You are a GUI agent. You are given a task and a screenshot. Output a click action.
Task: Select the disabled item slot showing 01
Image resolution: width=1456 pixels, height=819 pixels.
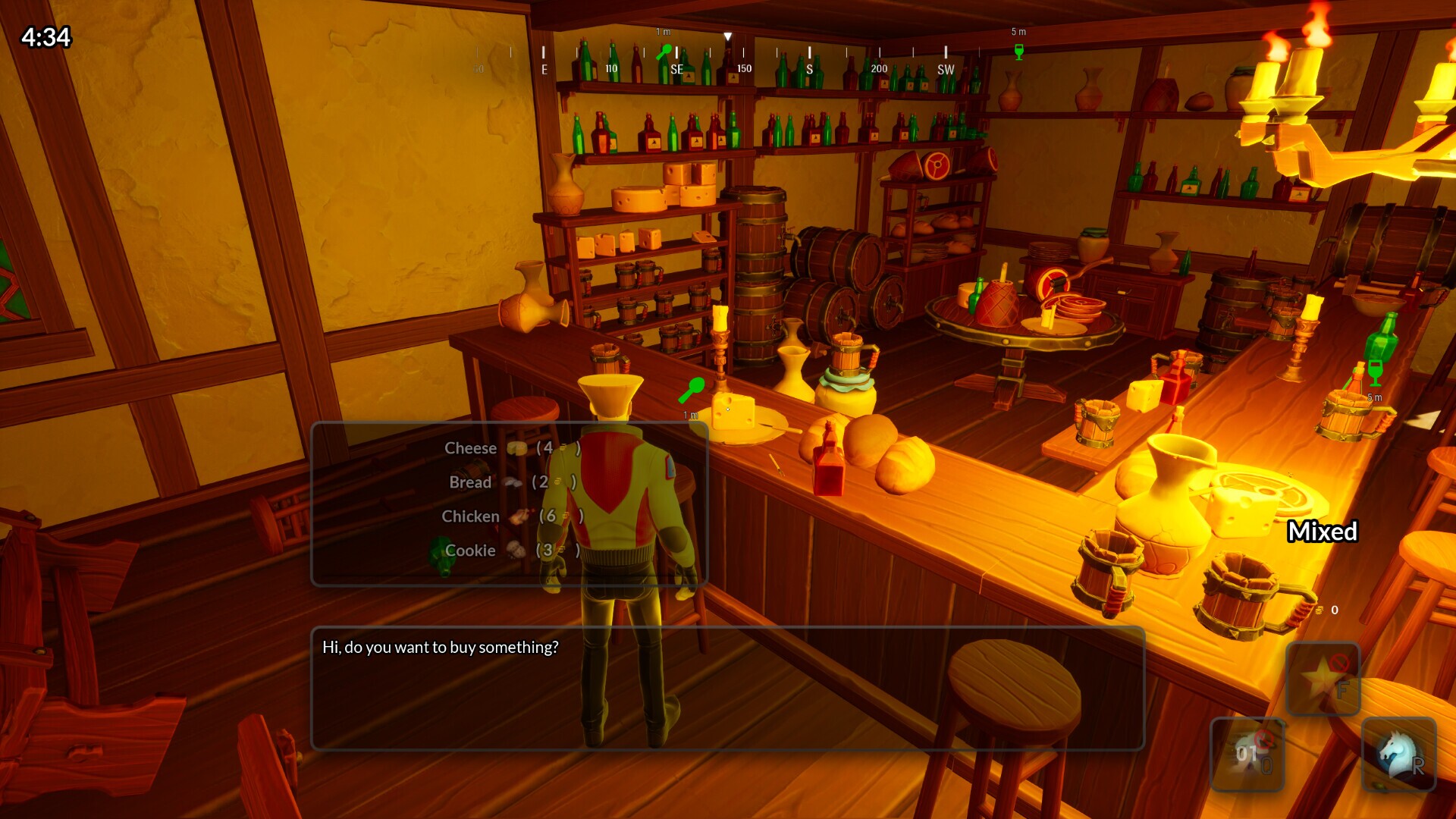[x=1247, y=754]
